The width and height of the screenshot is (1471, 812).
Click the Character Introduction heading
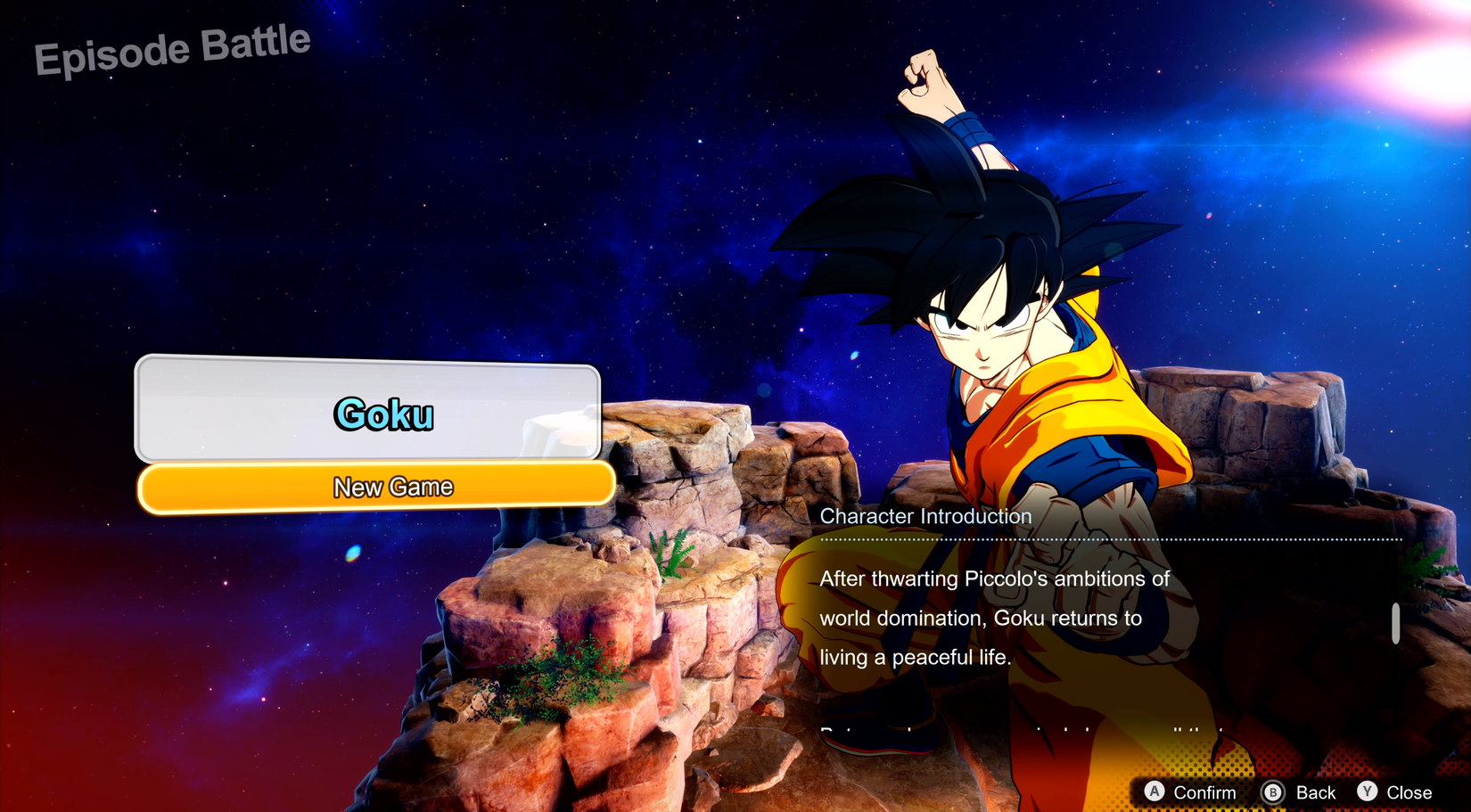(925, 516)
